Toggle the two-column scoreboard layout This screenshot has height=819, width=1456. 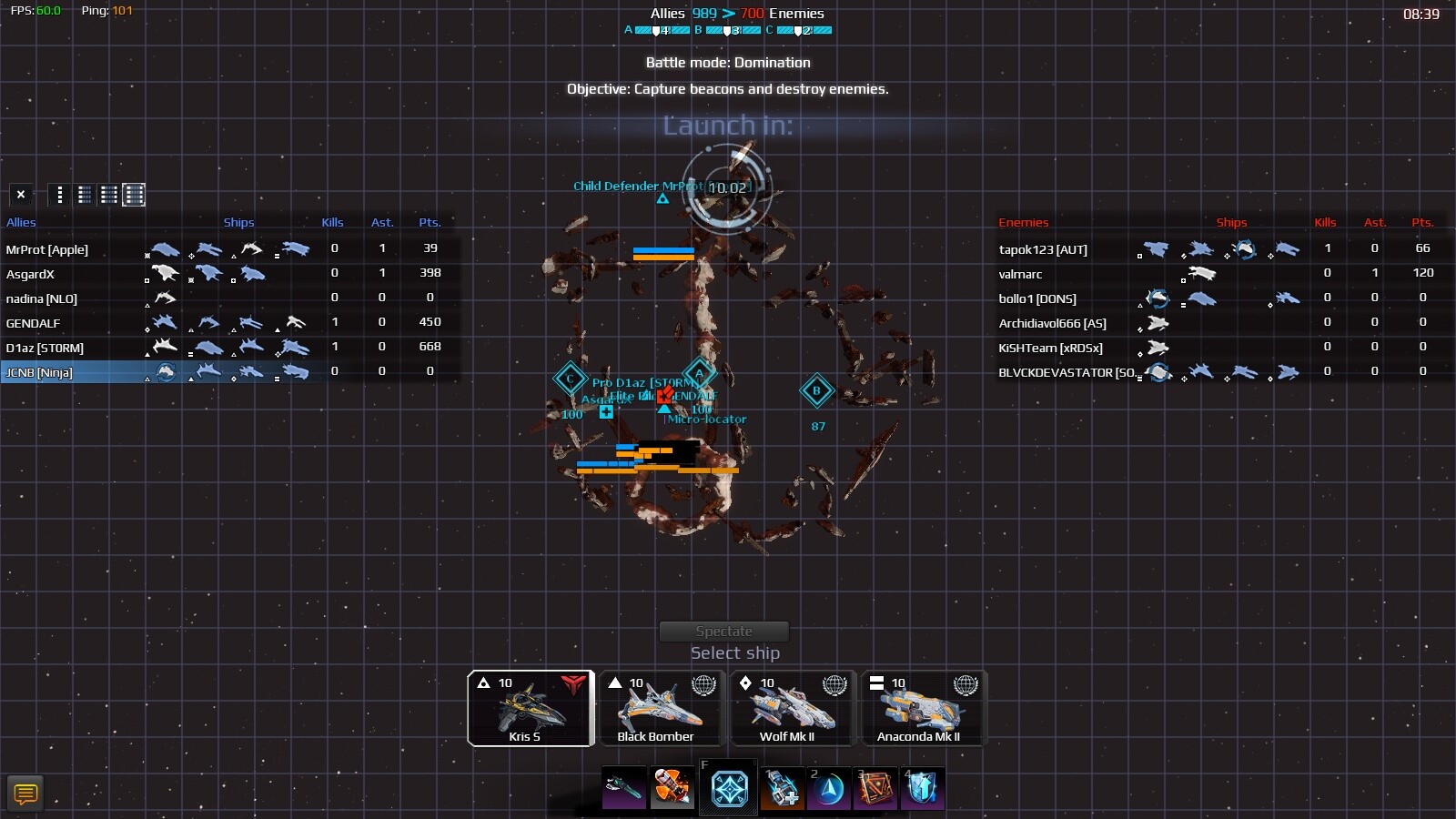tap(84, 194)
